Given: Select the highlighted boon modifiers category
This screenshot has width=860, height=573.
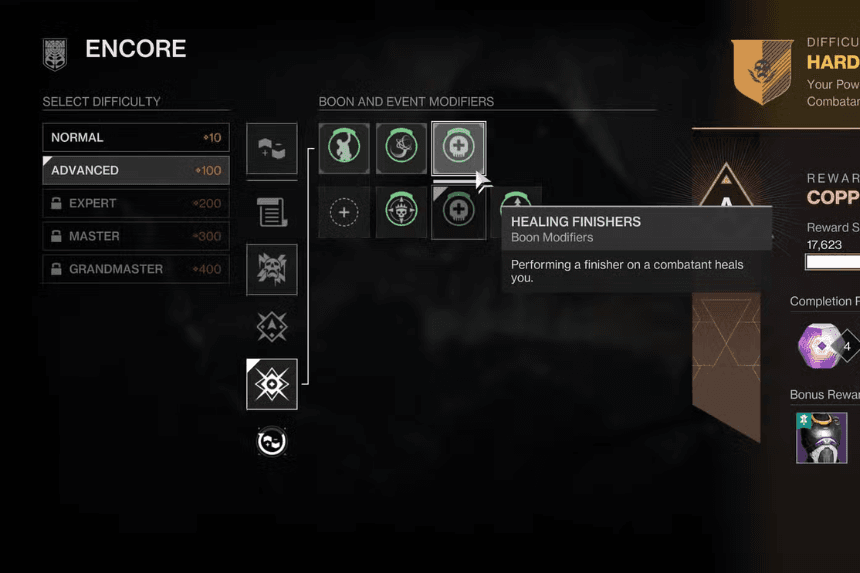Looking at the screenshot, I should pyautogui.click(x=272, y=384).
